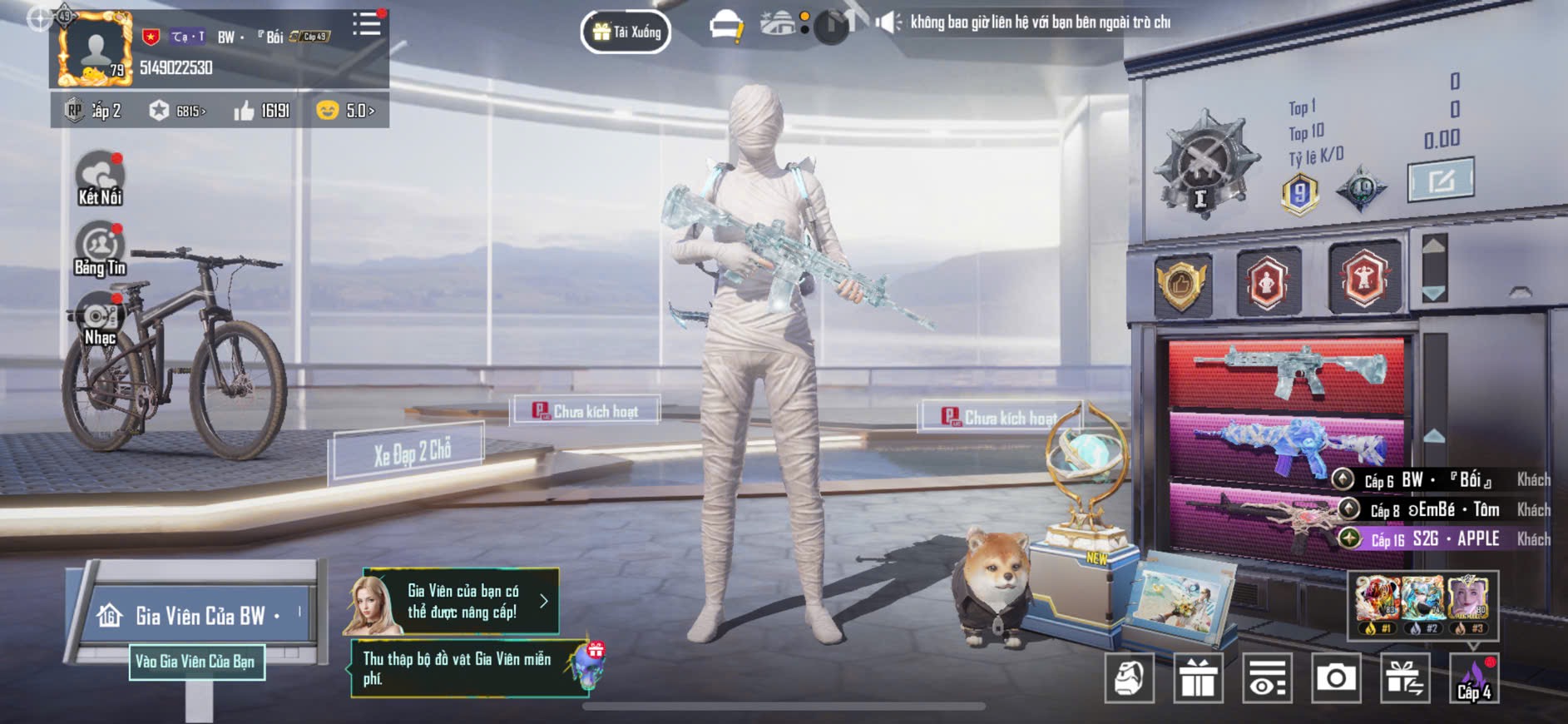
Task: Open the Cấp 4 level icon
Action: pyautogui.click(x=1474, y=678)
